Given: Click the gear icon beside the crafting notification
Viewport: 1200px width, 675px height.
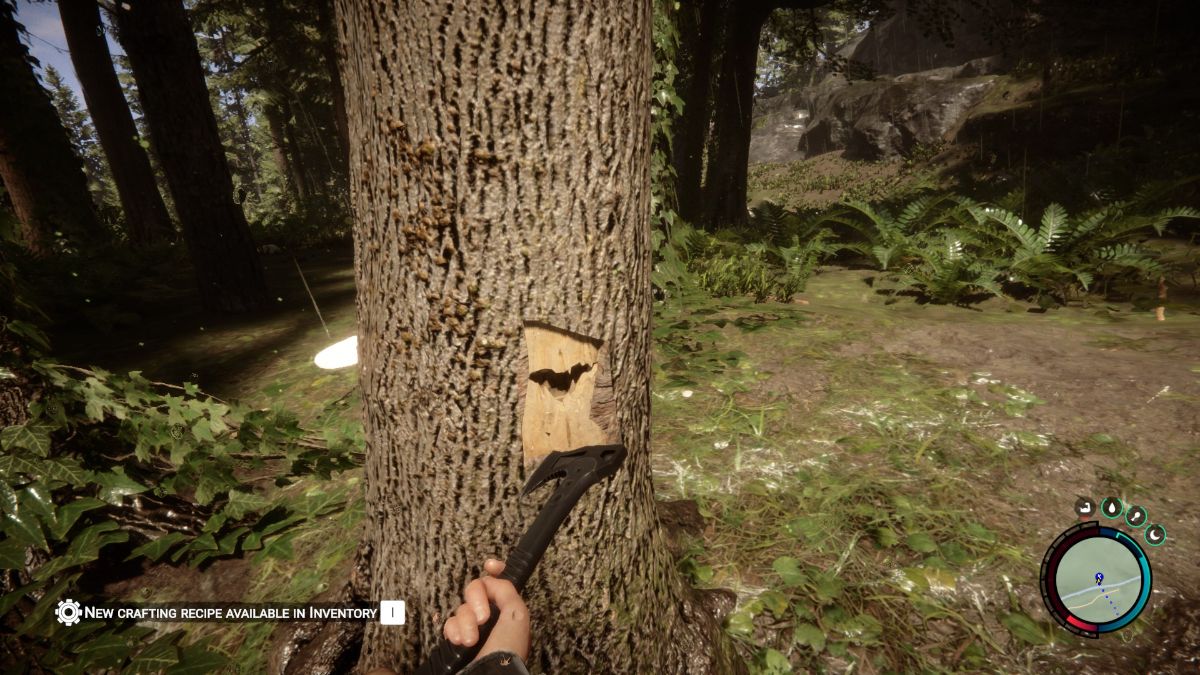Looking at the screenshot, I should [68, 612].
